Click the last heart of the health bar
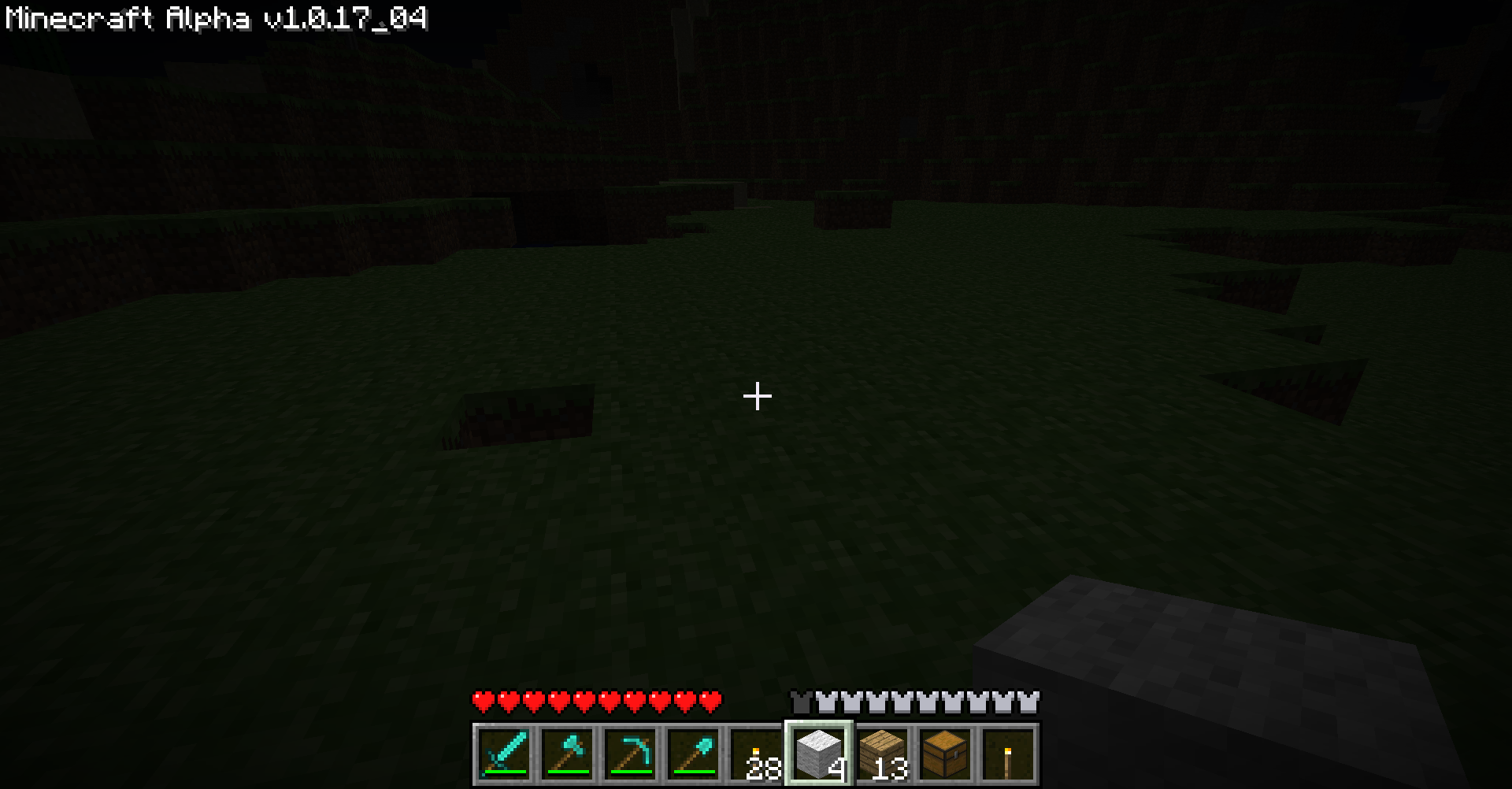This screenshot has height=789, width=1512. tap(709, 698)
